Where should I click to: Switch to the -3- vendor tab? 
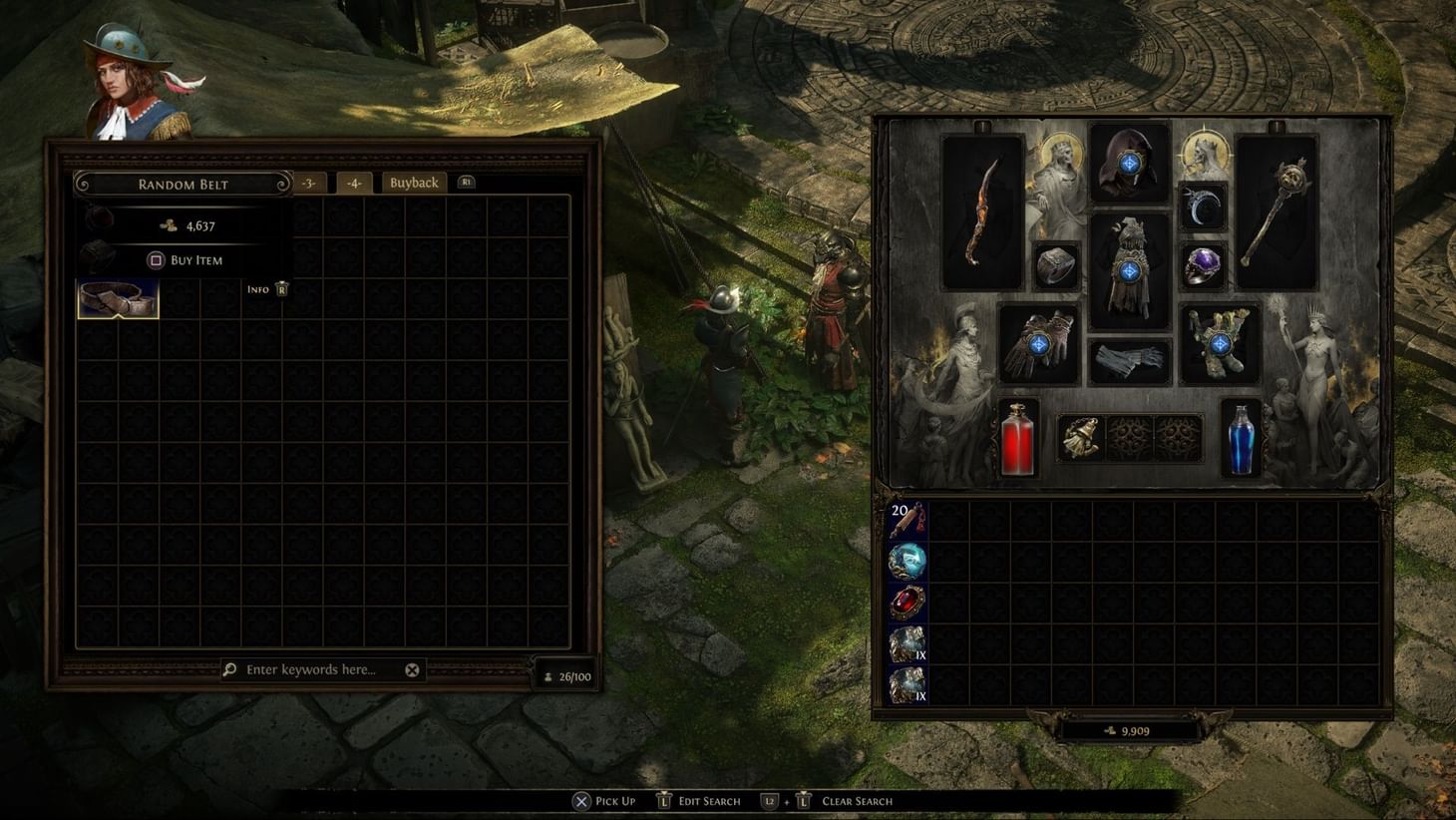tap(308, 183)
